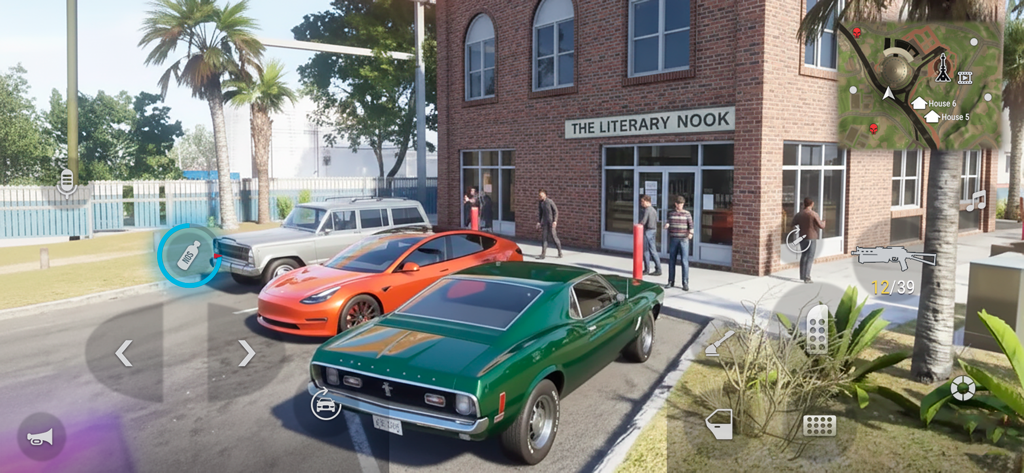Open the music radio icon
The image size is (1024, 473).
click(x=975, y=201)
